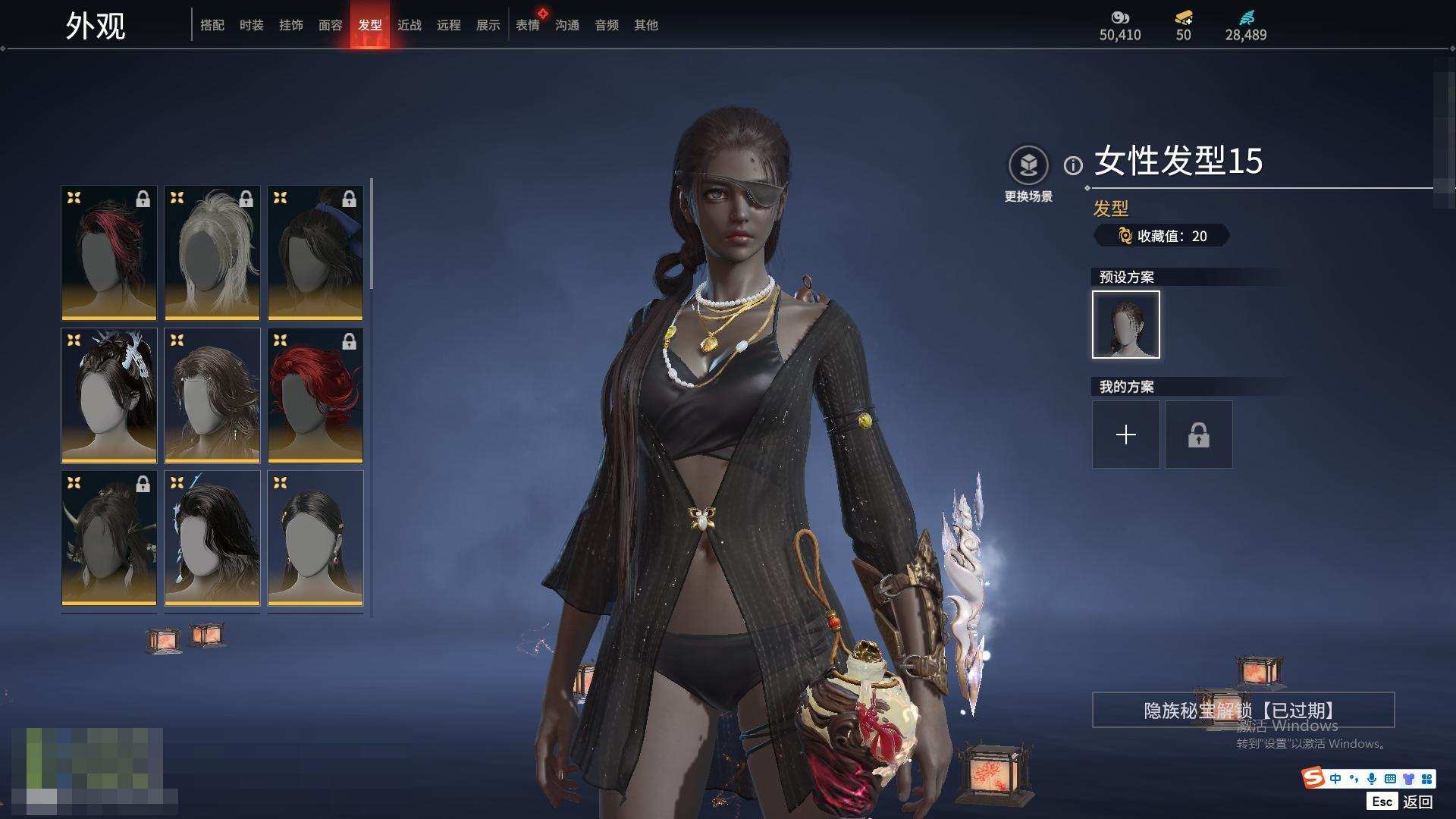This screenshot has width=1456, height=819.
Task: Add a new scheme with the plus slot
Action: coord(1126,435)
